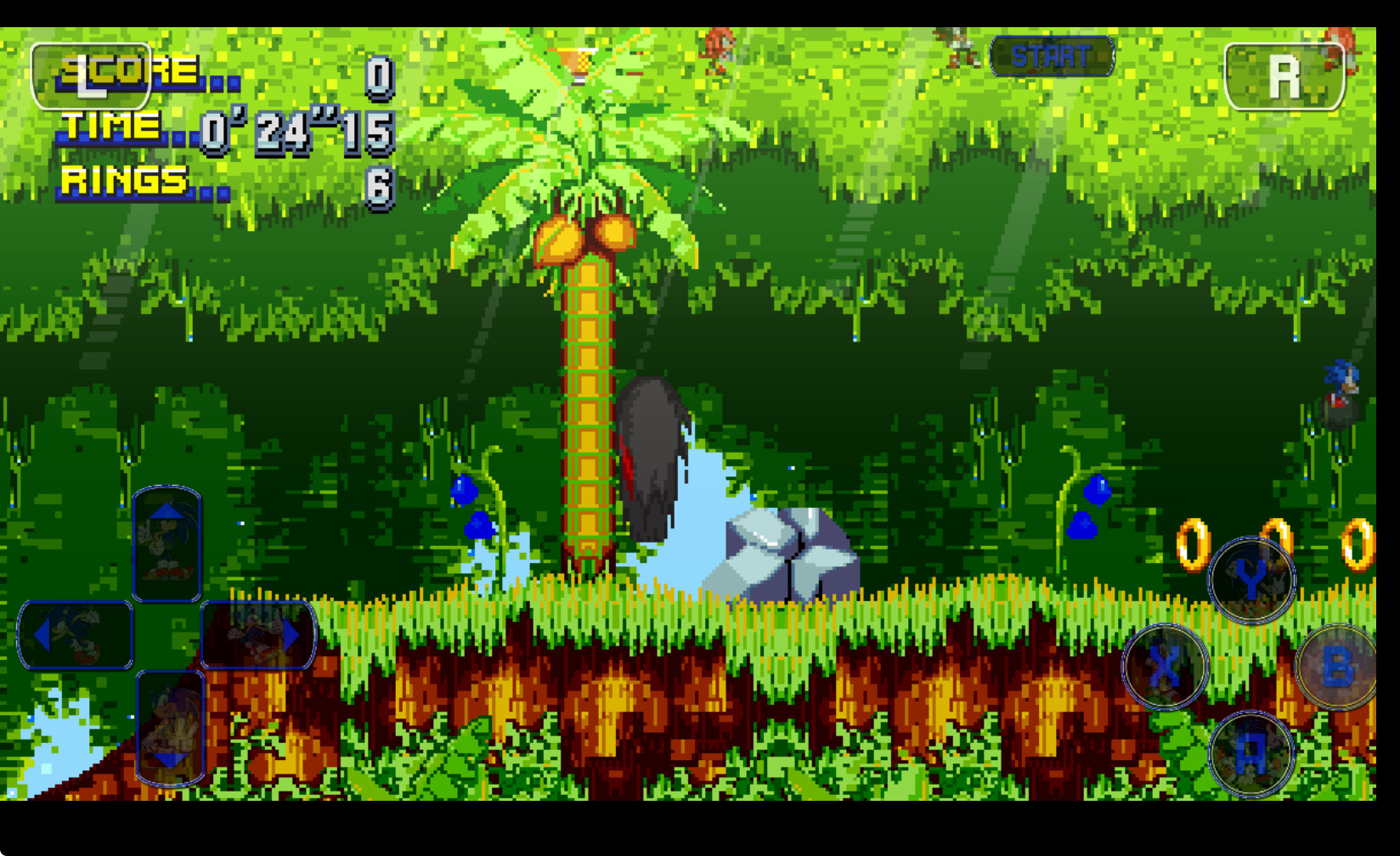Tap the up arrow on the D-pad

point(168,541)
